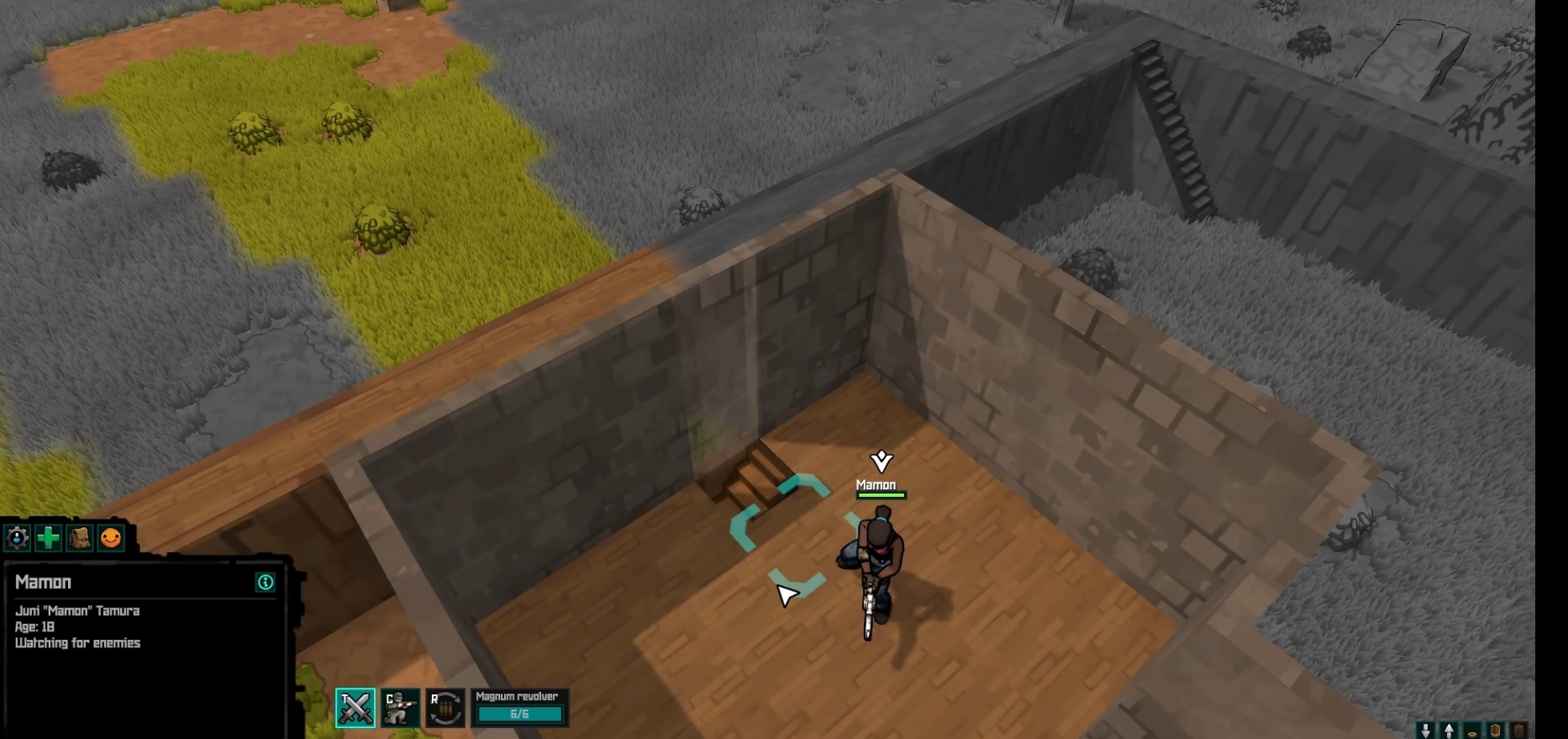Enable the ranged combat stance
This screenshot has height=739, width=1568.
(x=401, y=709)
